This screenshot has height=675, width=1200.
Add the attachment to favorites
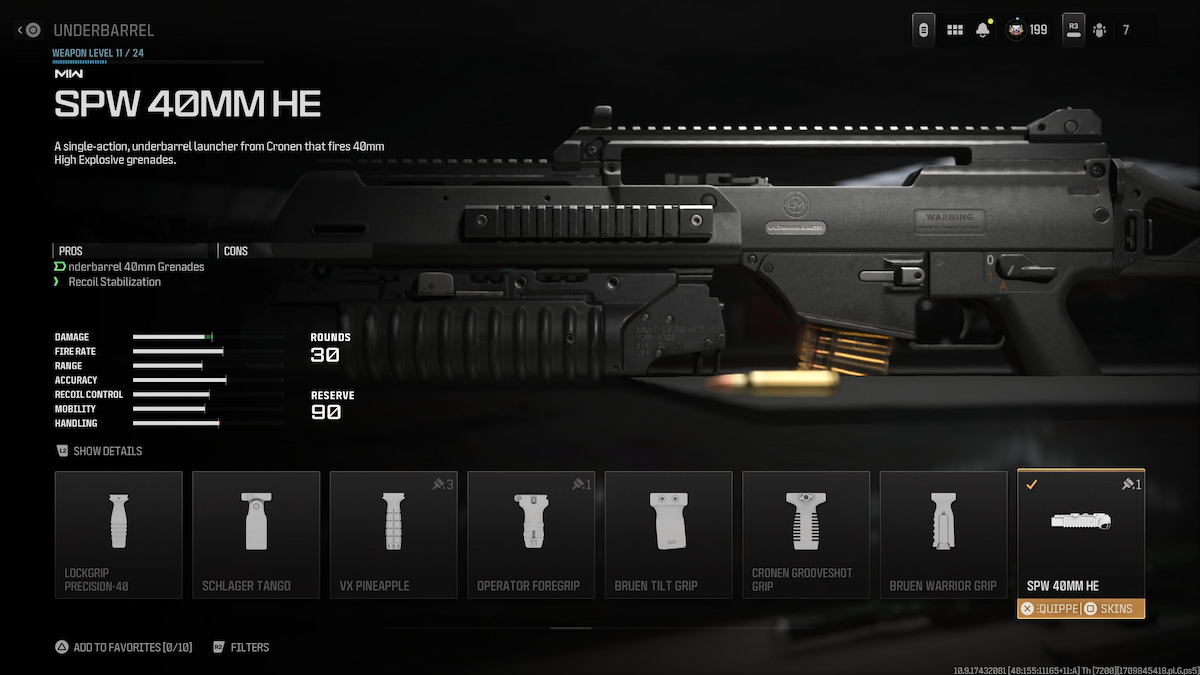[123, 647]
